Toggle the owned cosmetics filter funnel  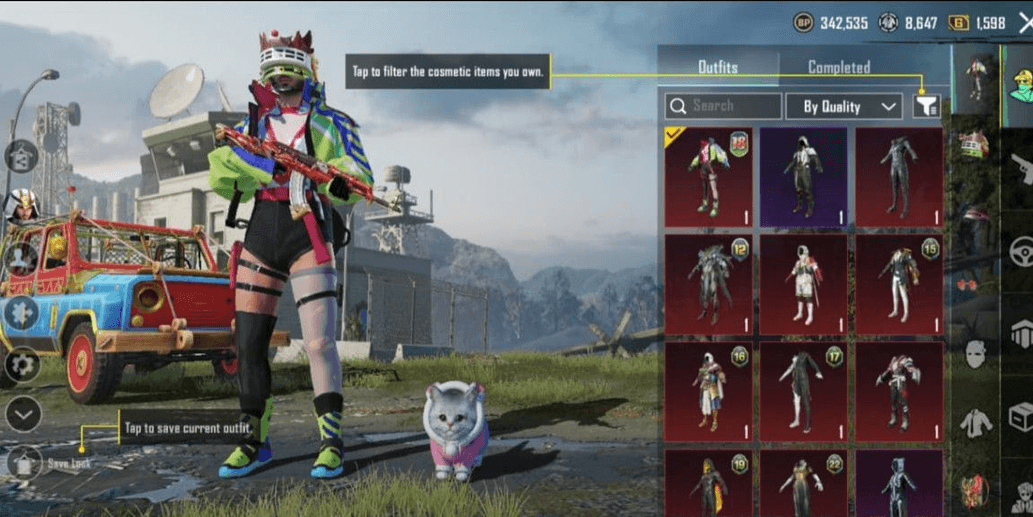pyautogui.click(x=926, y=106)
